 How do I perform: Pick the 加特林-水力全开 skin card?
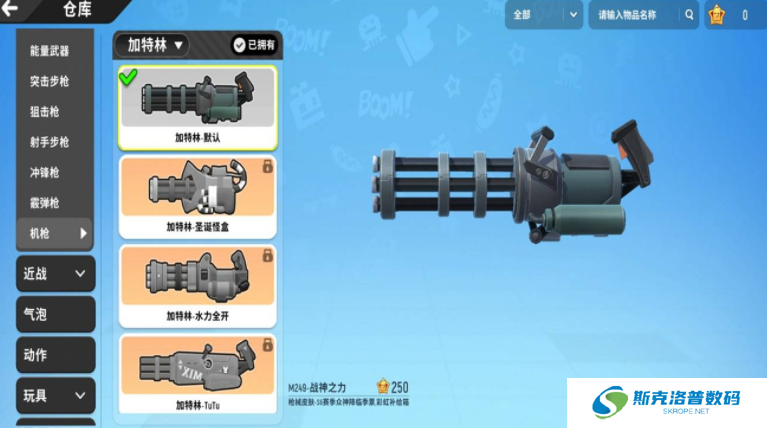[x=198, y=285]
